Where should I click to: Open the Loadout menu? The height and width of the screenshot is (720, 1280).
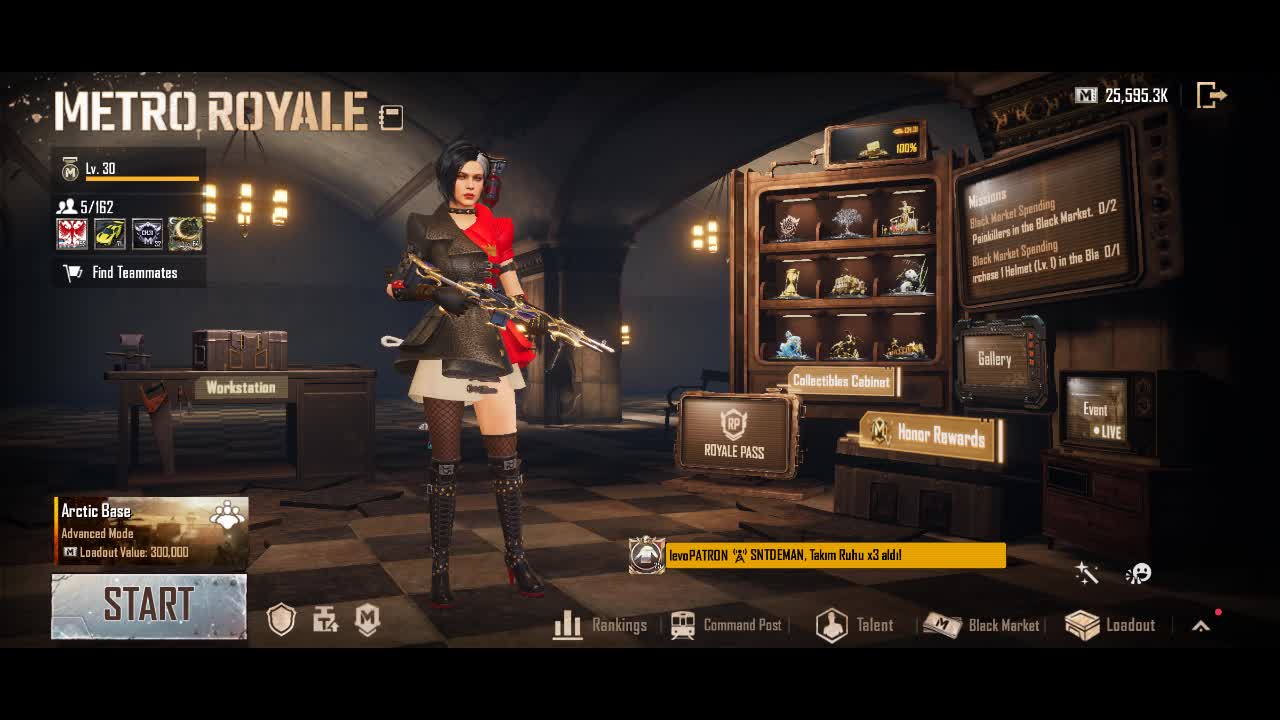click(x=1111, y=625)
